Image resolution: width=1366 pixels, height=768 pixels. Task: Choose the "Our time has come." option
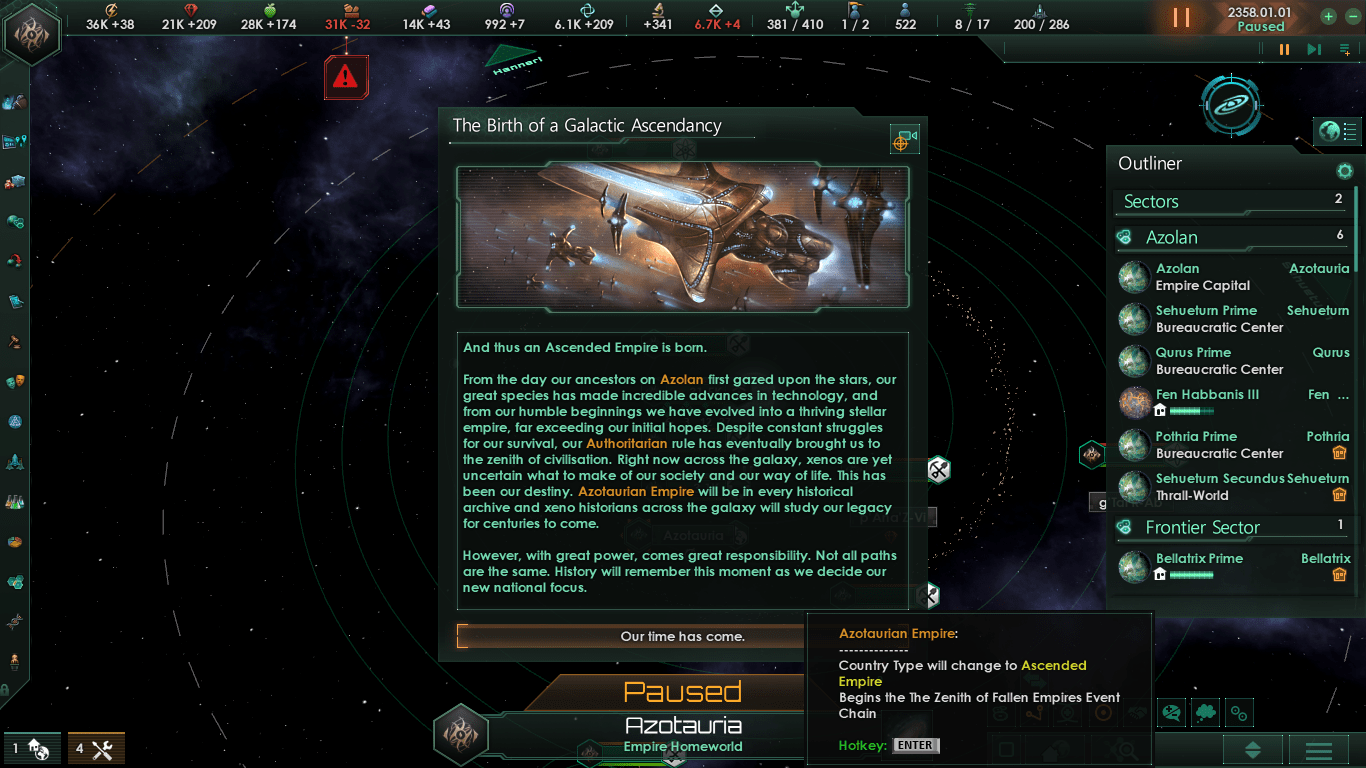[x=682, y=636]
